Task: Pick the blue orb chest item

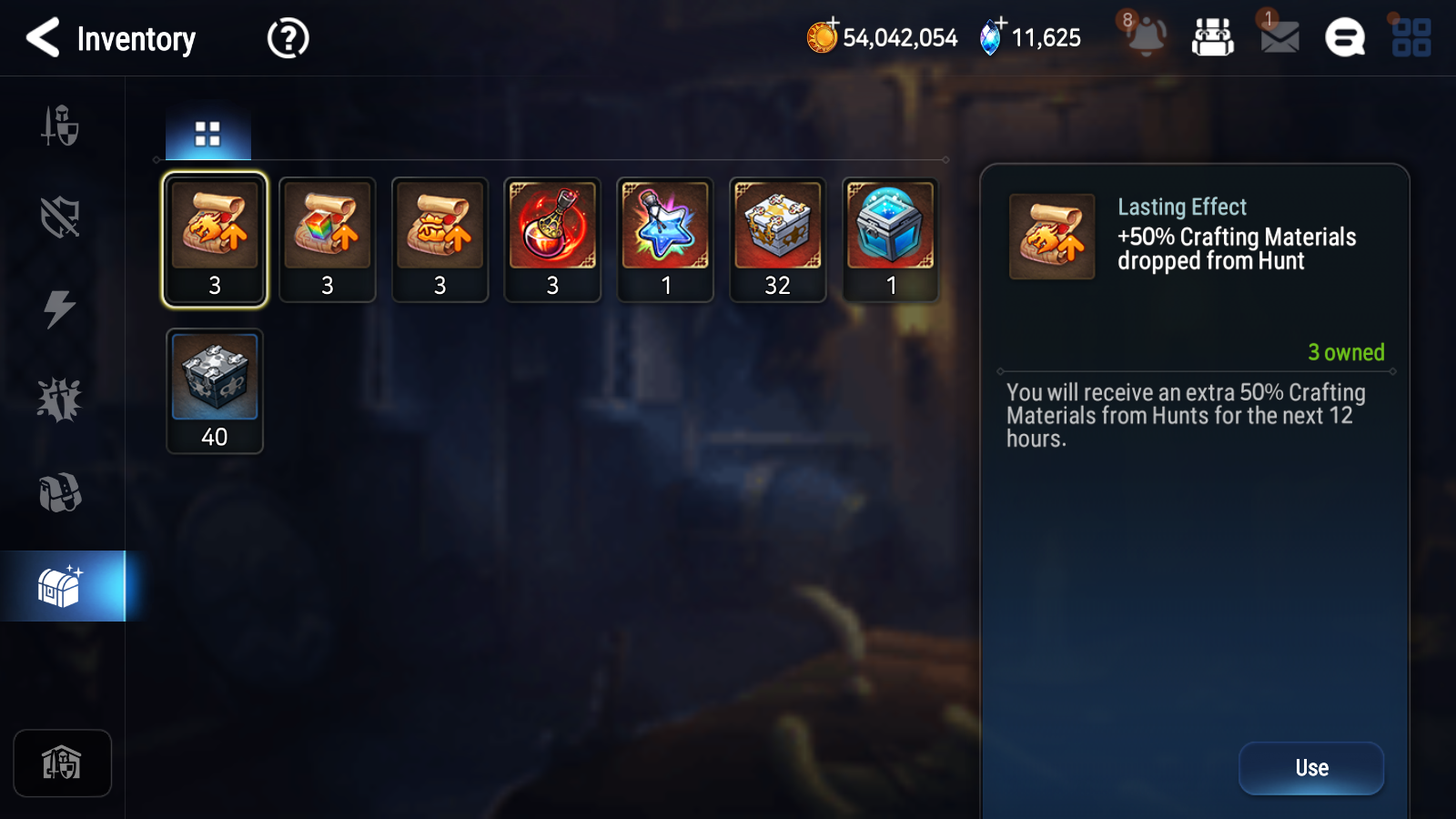Action: 891,238
